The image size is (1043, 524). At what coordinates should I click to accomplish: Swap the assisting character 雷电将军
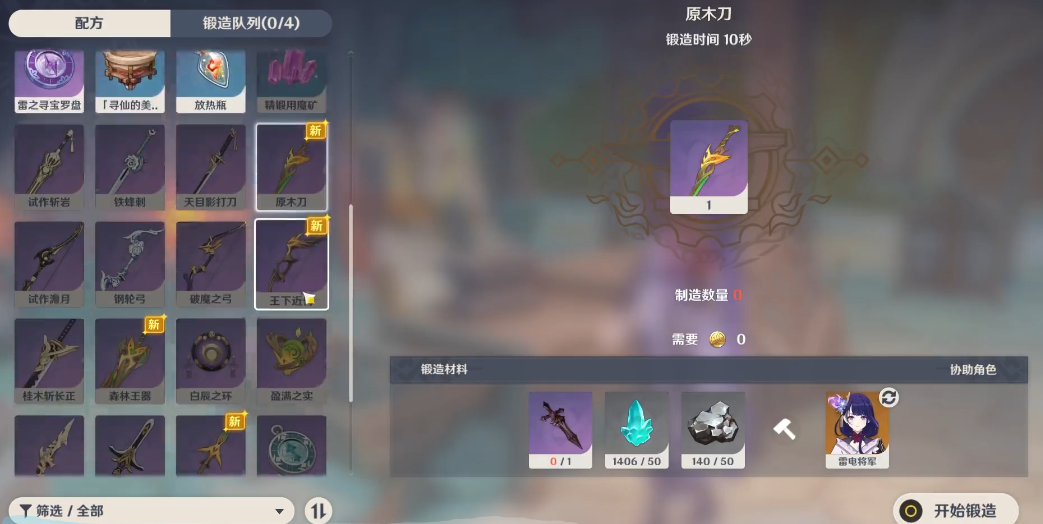coord(888,398)
